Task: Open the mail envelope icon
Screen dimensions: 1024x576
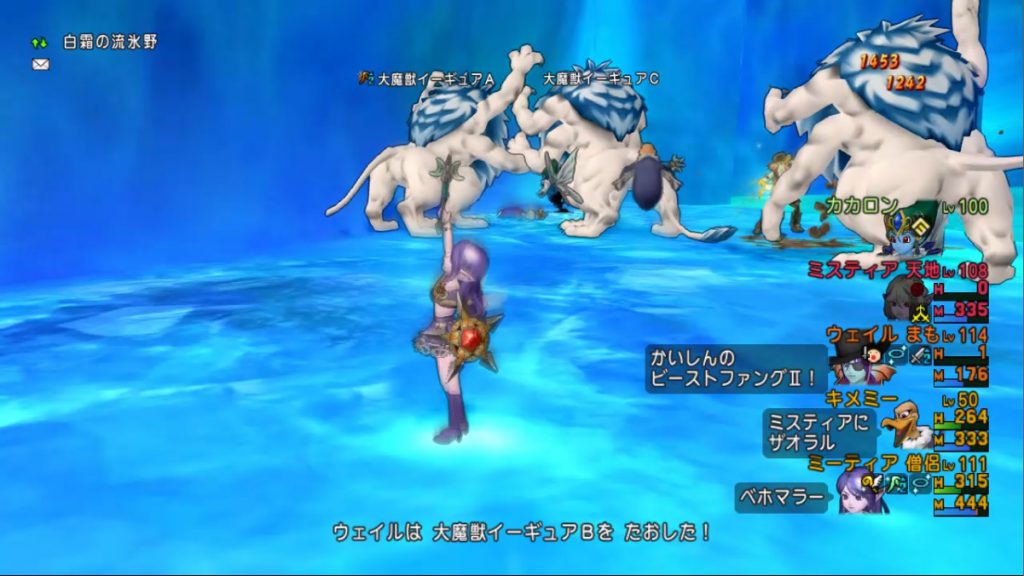Action: tap(41, 64)
